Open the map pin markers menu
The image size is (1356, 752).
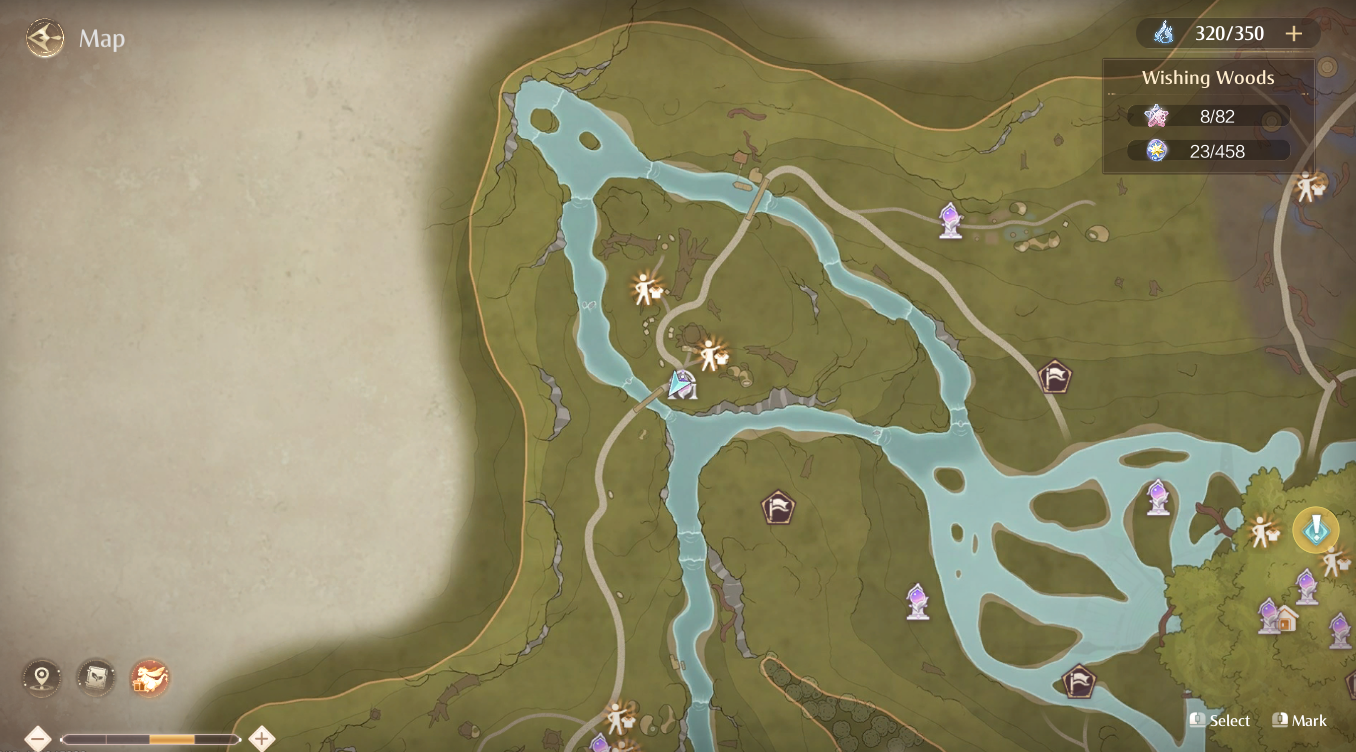tap(41, 678)
